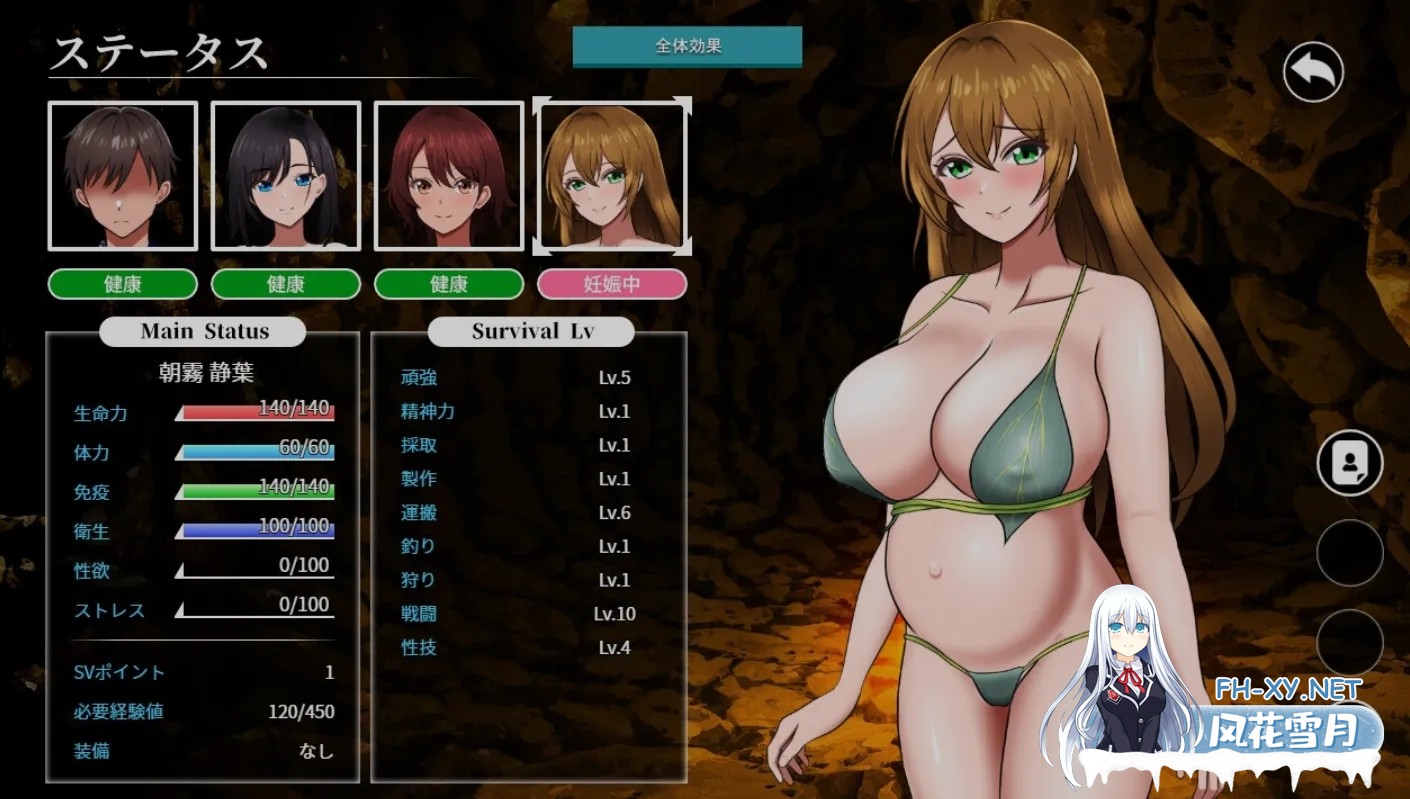Click the 全体効果 button
The height and width of the screenshot is (799, 1410).
click(x=687, y=46)
